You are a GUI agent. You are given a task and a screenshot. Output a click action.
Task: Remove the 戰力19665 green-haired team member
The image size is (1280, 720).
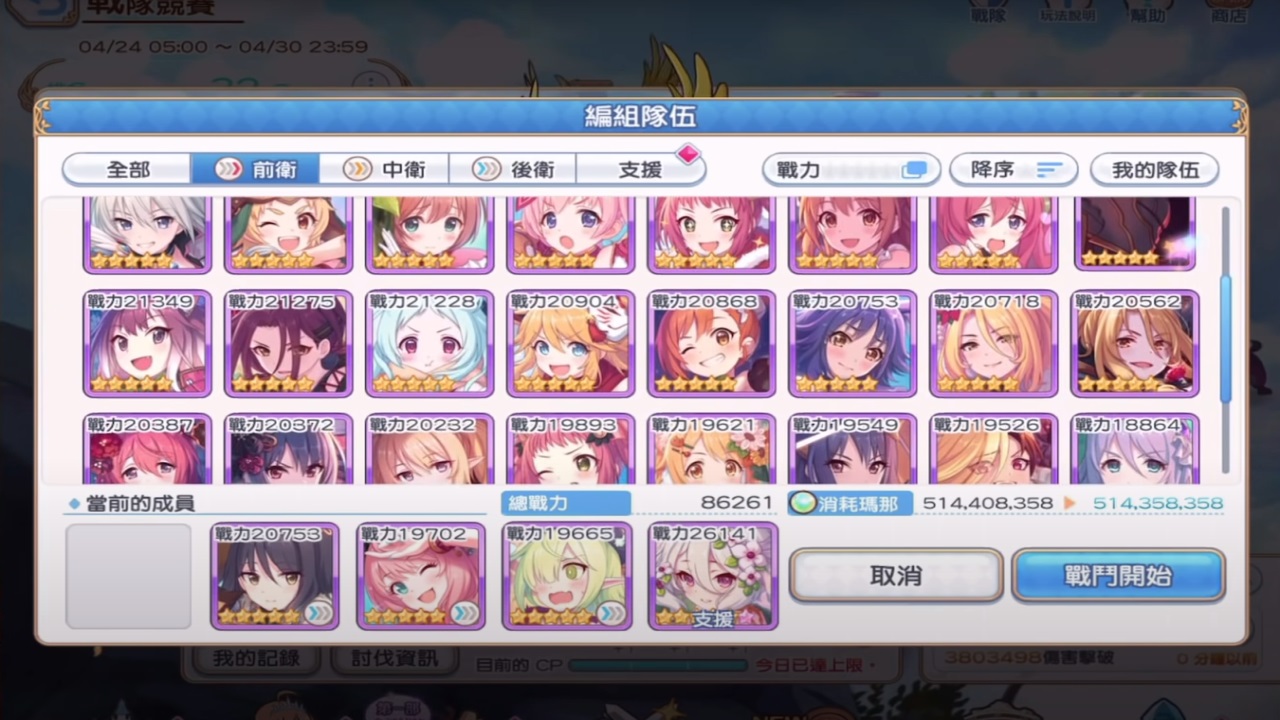pyautogui.click(x=567, y=576)
